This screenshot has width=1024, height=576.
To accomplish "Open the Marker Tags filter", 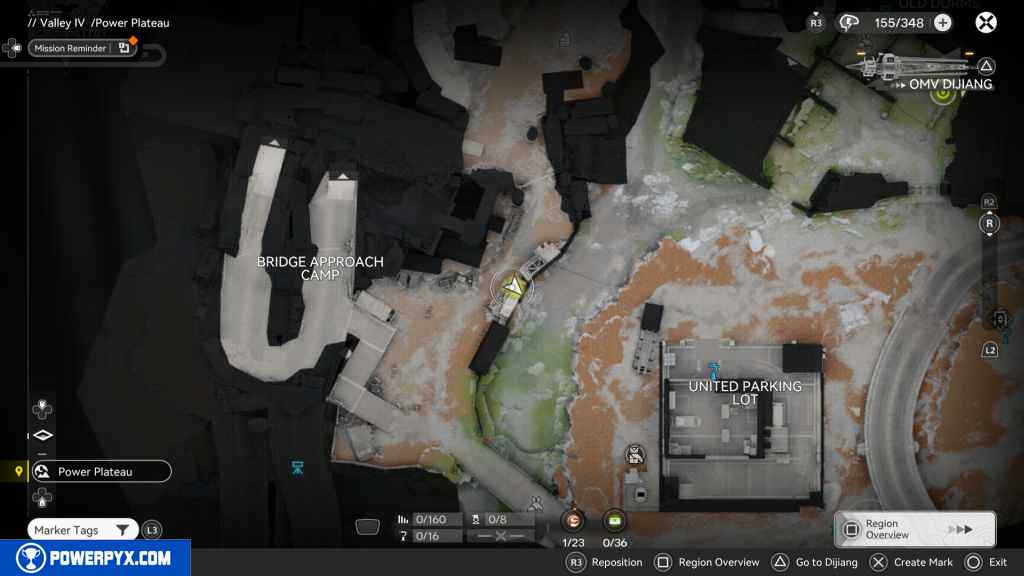I will 82,530.
